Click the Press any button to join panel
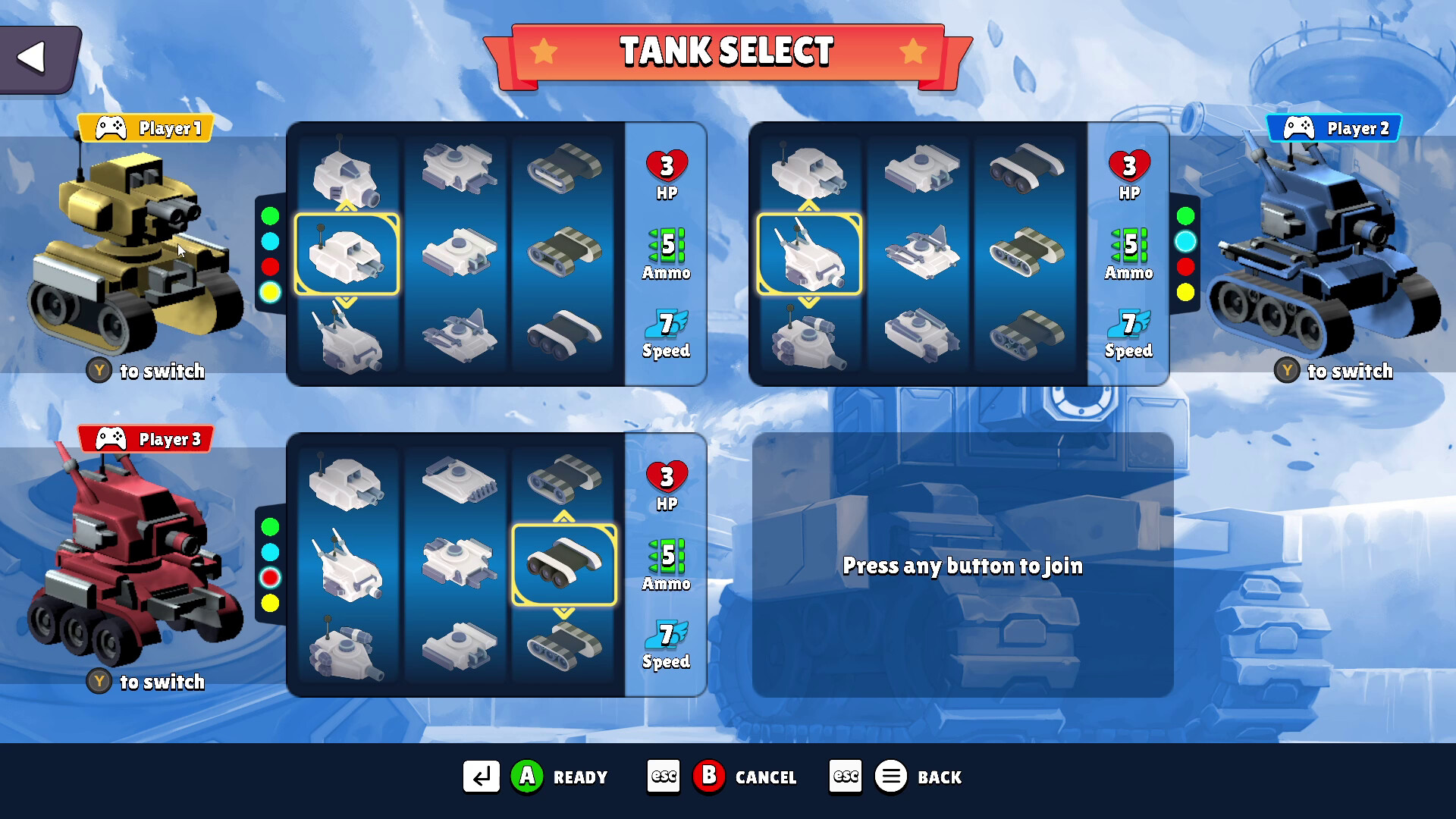The width and height of the screenshot is (1456, 819). click(x=962, y=566)
